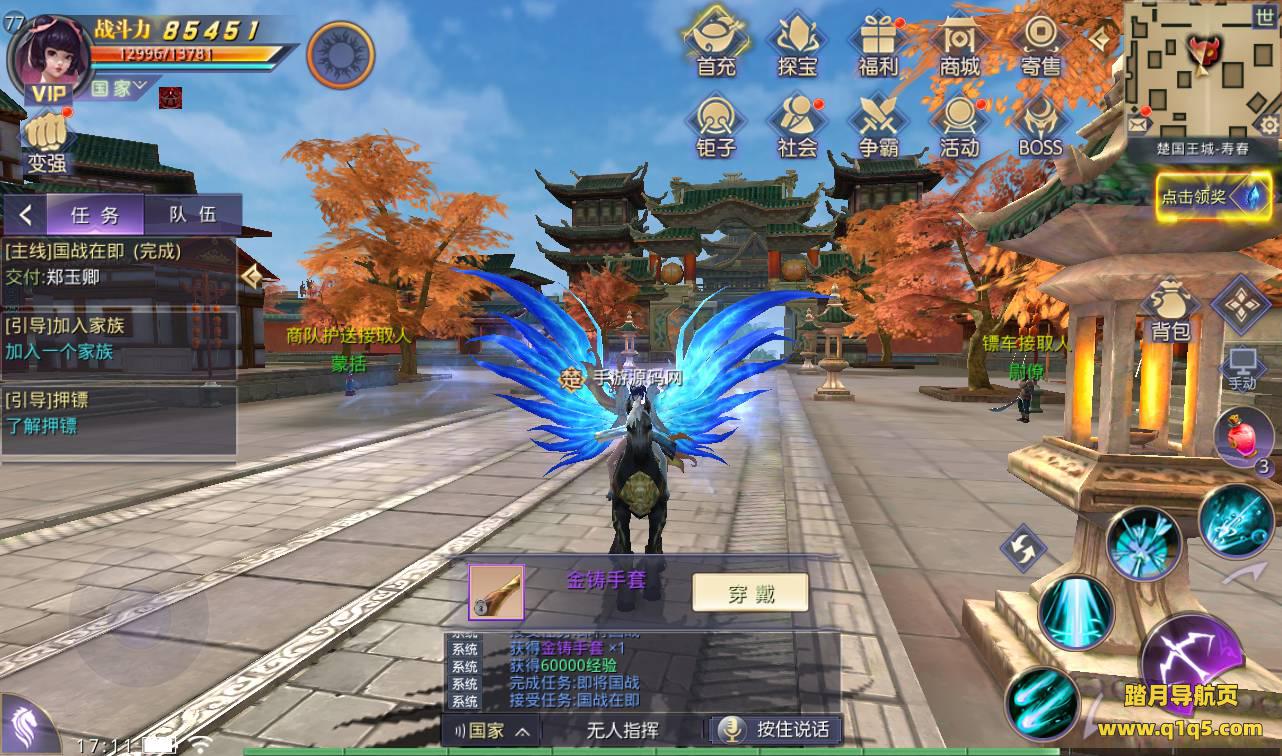Open the 寄售 consignment menu

tap(1040, 42)
